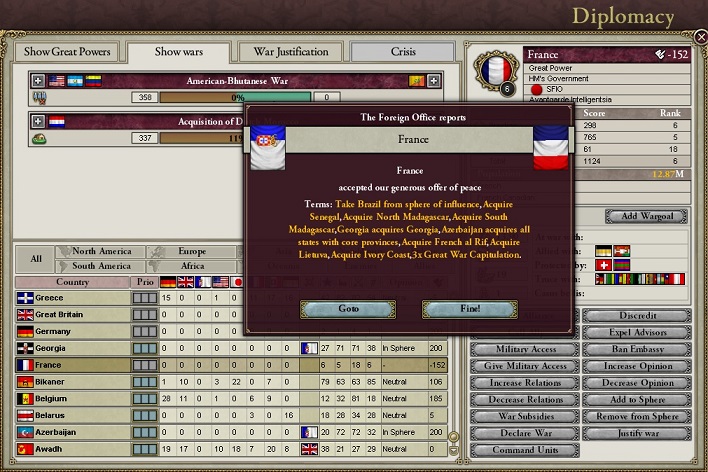This screenshot has height=472, width=708.
Task: Choose the Declare War action
Action: [524, 433]
